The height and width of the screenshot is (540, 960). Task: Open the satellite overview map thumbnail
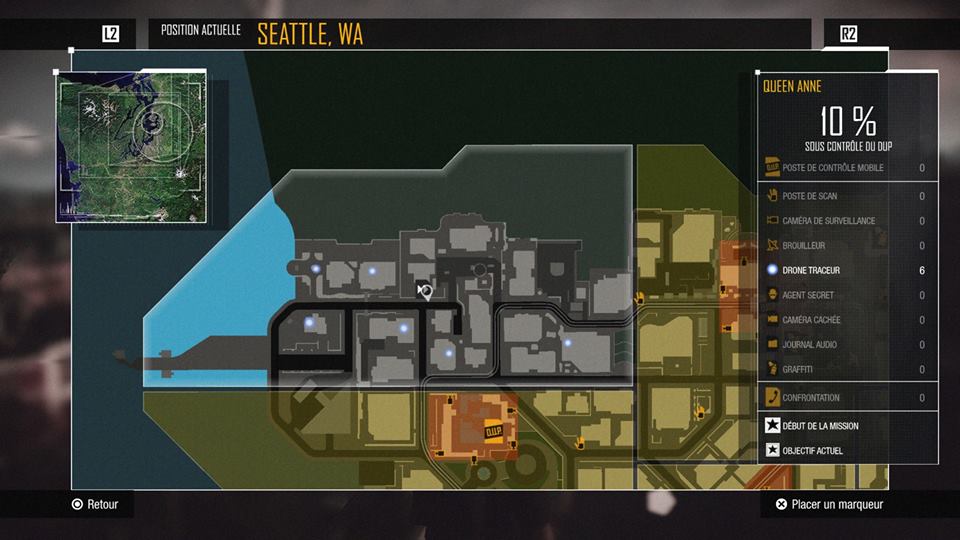pos(130,146)
